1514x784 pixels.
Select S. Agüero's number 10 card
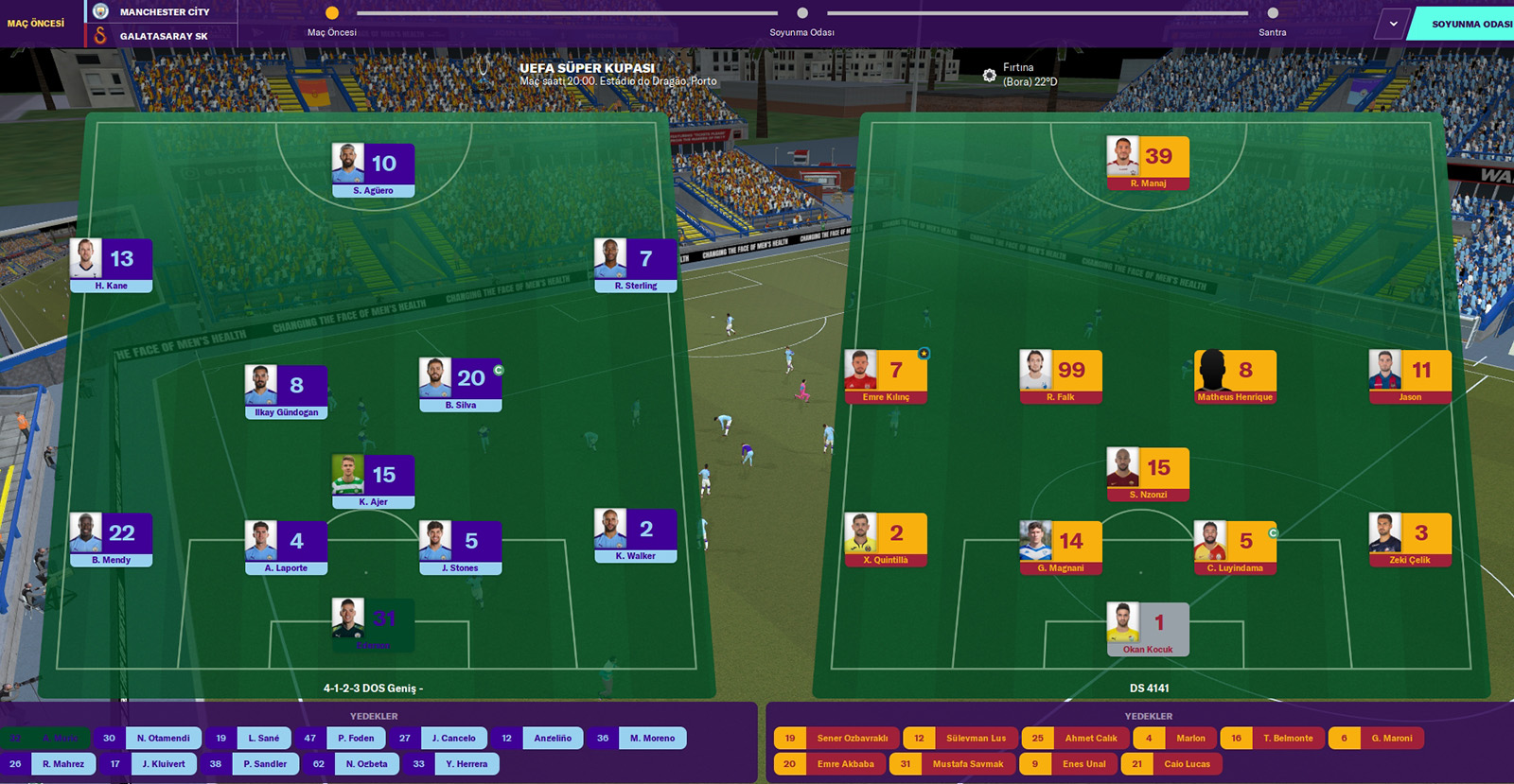373,170
